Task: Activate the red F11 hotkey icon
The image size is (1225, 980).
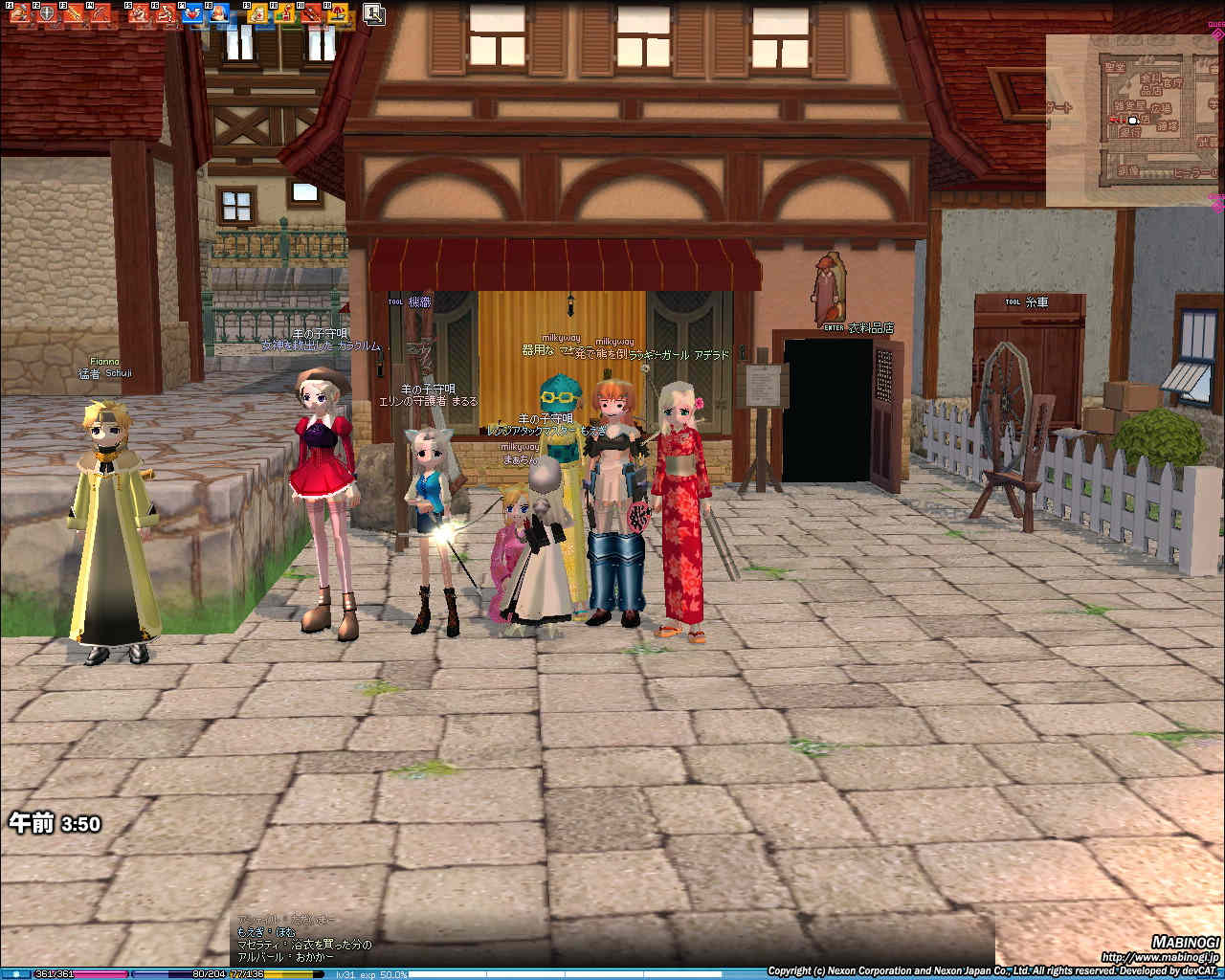Action: coord(312,13)
